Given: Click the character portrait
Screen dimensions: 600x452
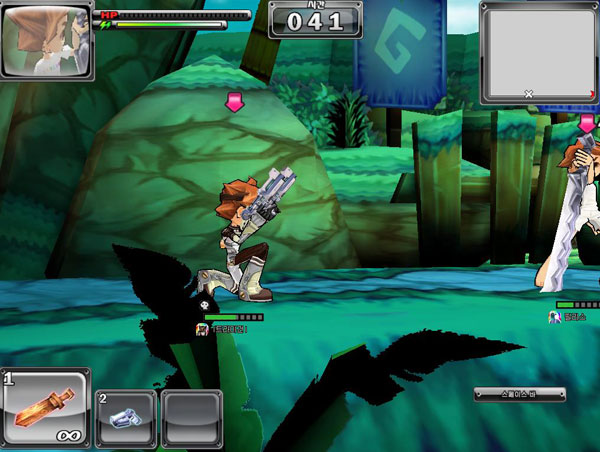Looking at the screenshot, I should coord(47,41).
